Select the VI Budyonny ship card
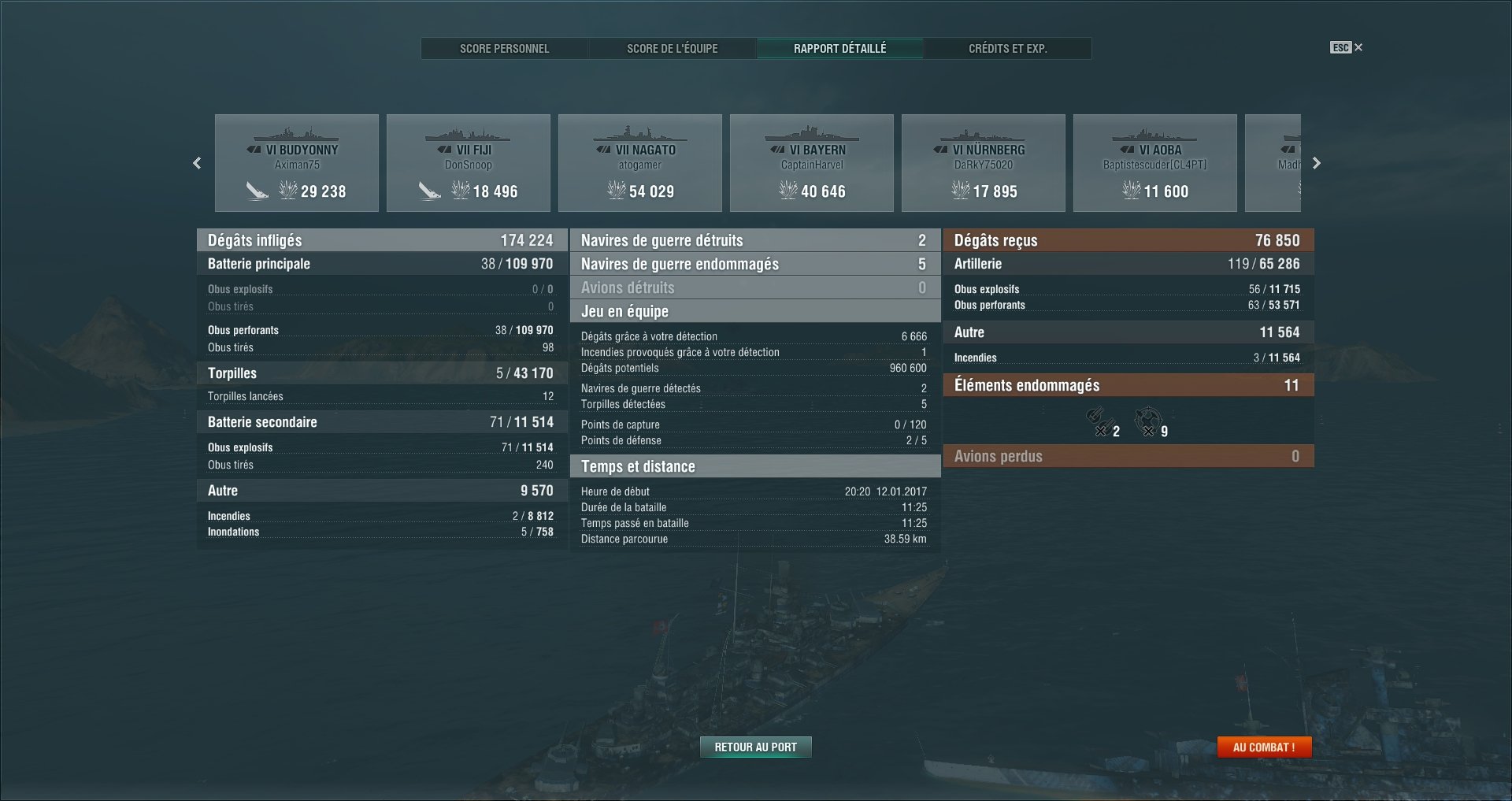This screenshot has height=801, width=1512. tap(297, 163)
